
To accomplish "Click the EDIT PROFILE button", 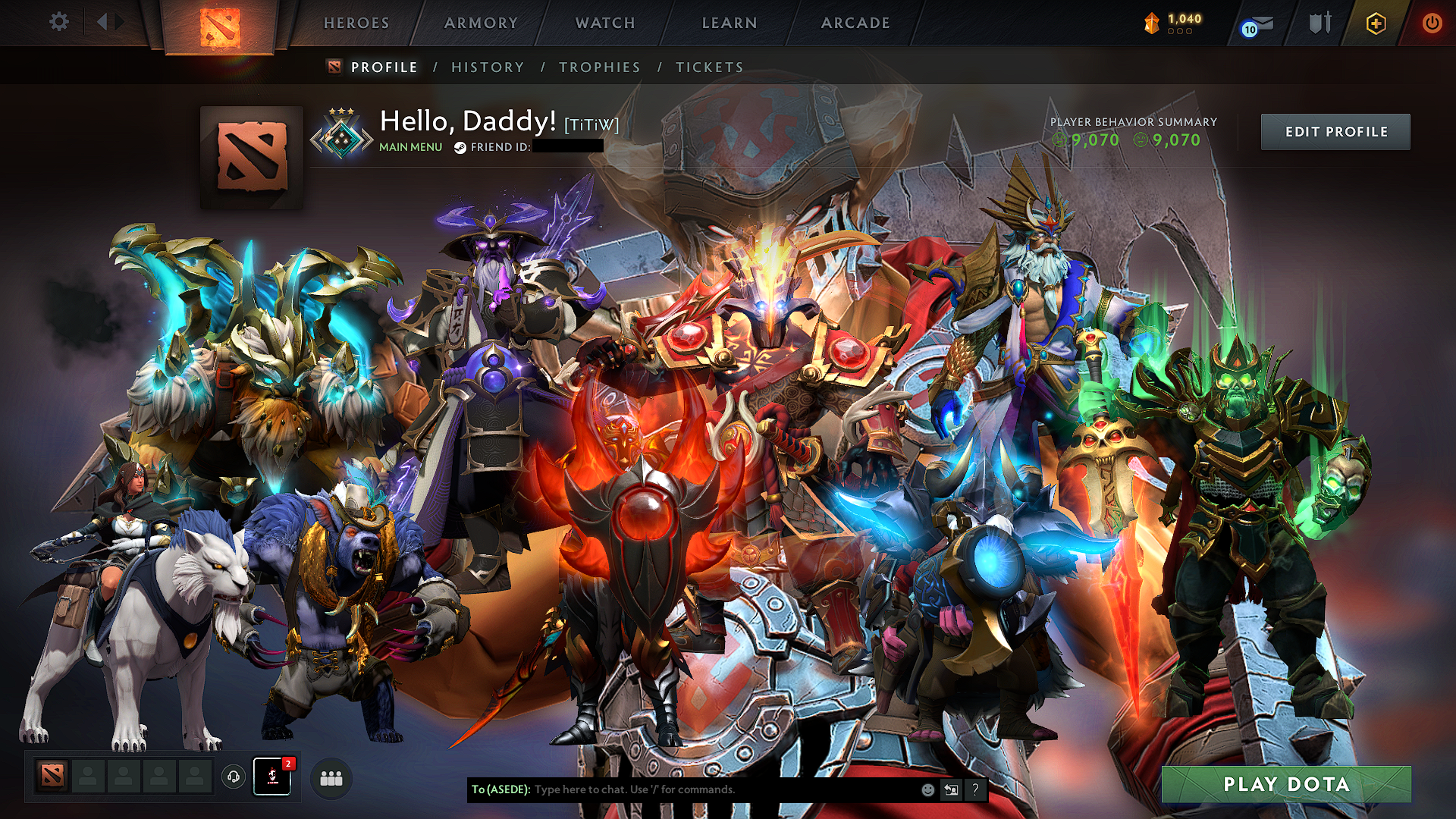I will click(x=1335, y=131).
